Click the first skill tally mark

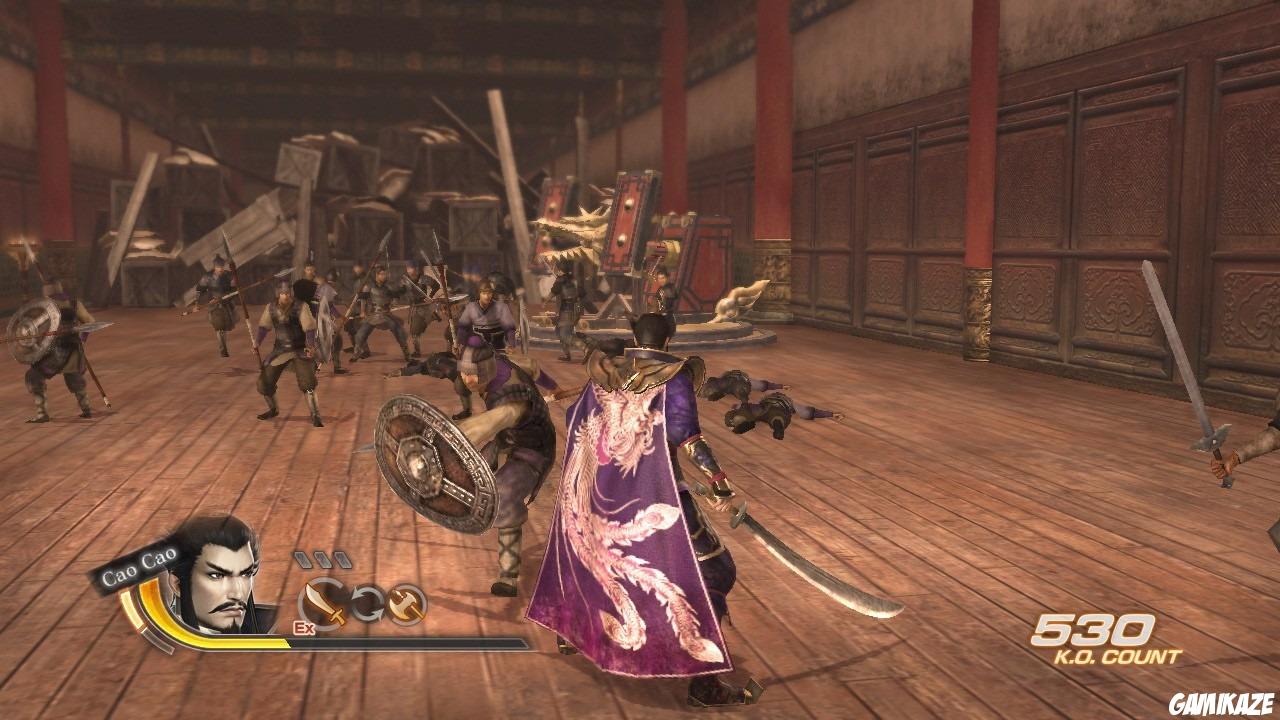click(303, 558)
